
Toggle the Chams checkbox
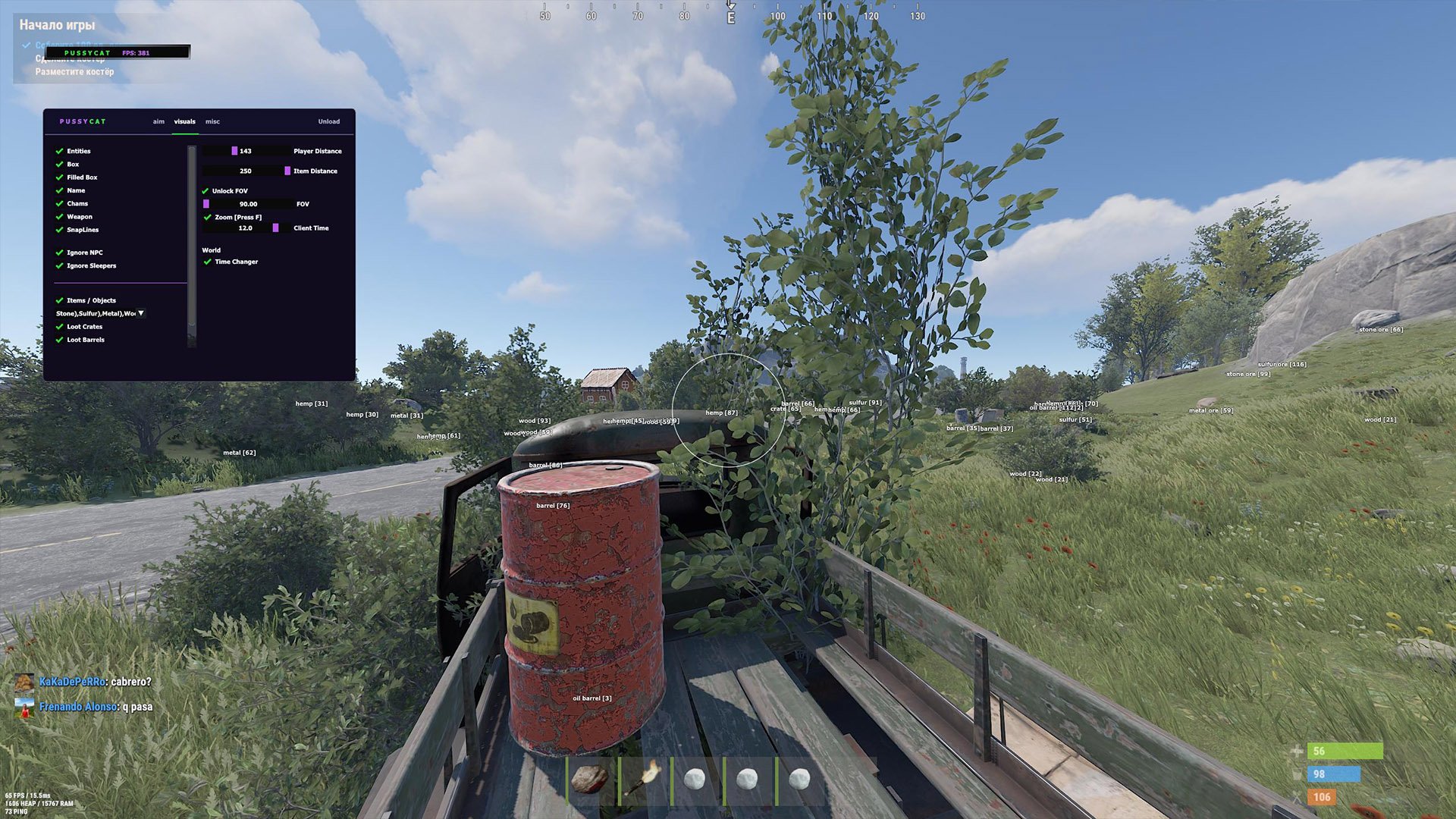coord(59,203)
